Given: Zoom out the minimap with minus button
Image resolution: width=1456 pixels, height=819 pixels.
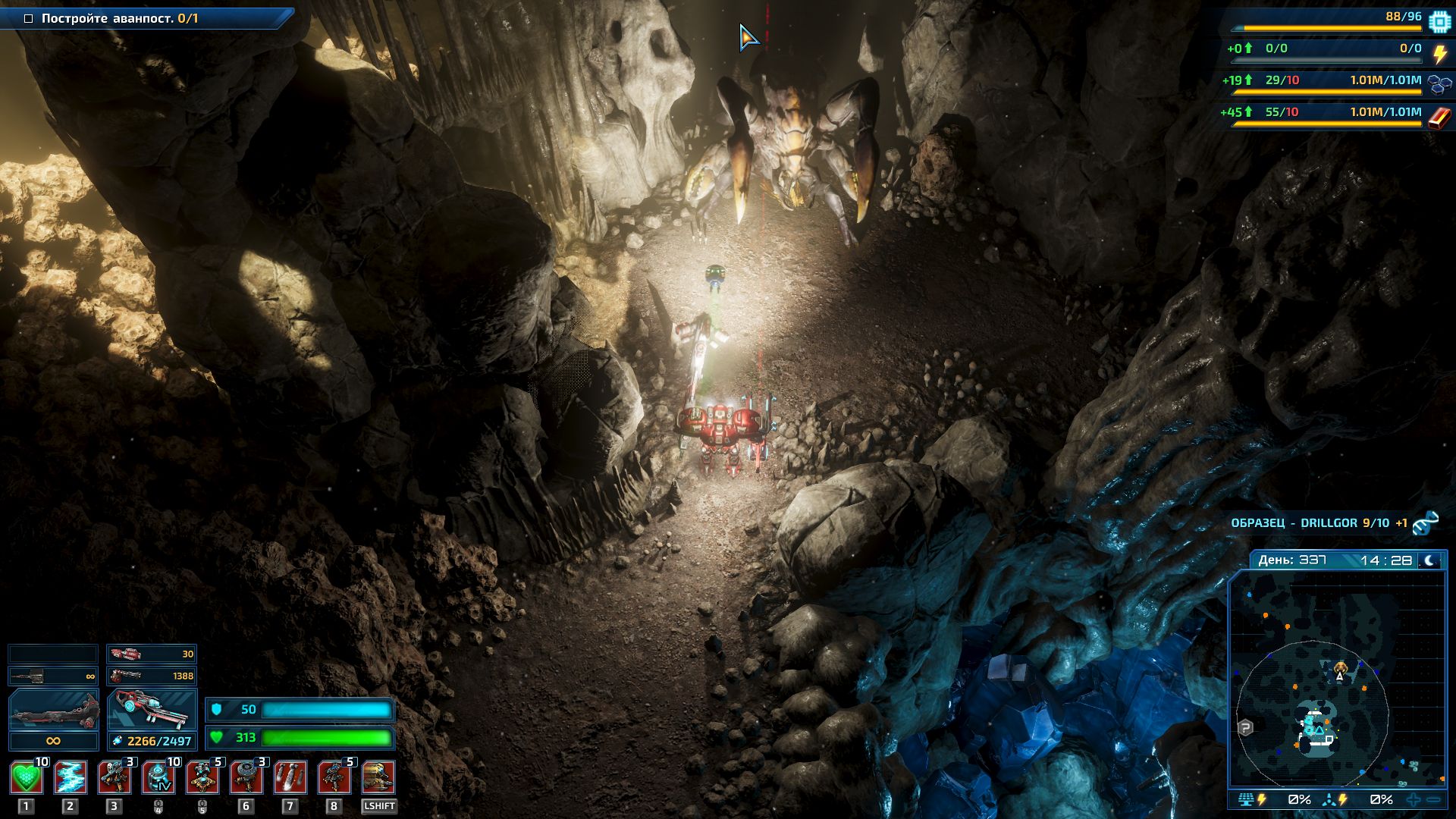Looking at the screenshot, I should click(1433, 800).
